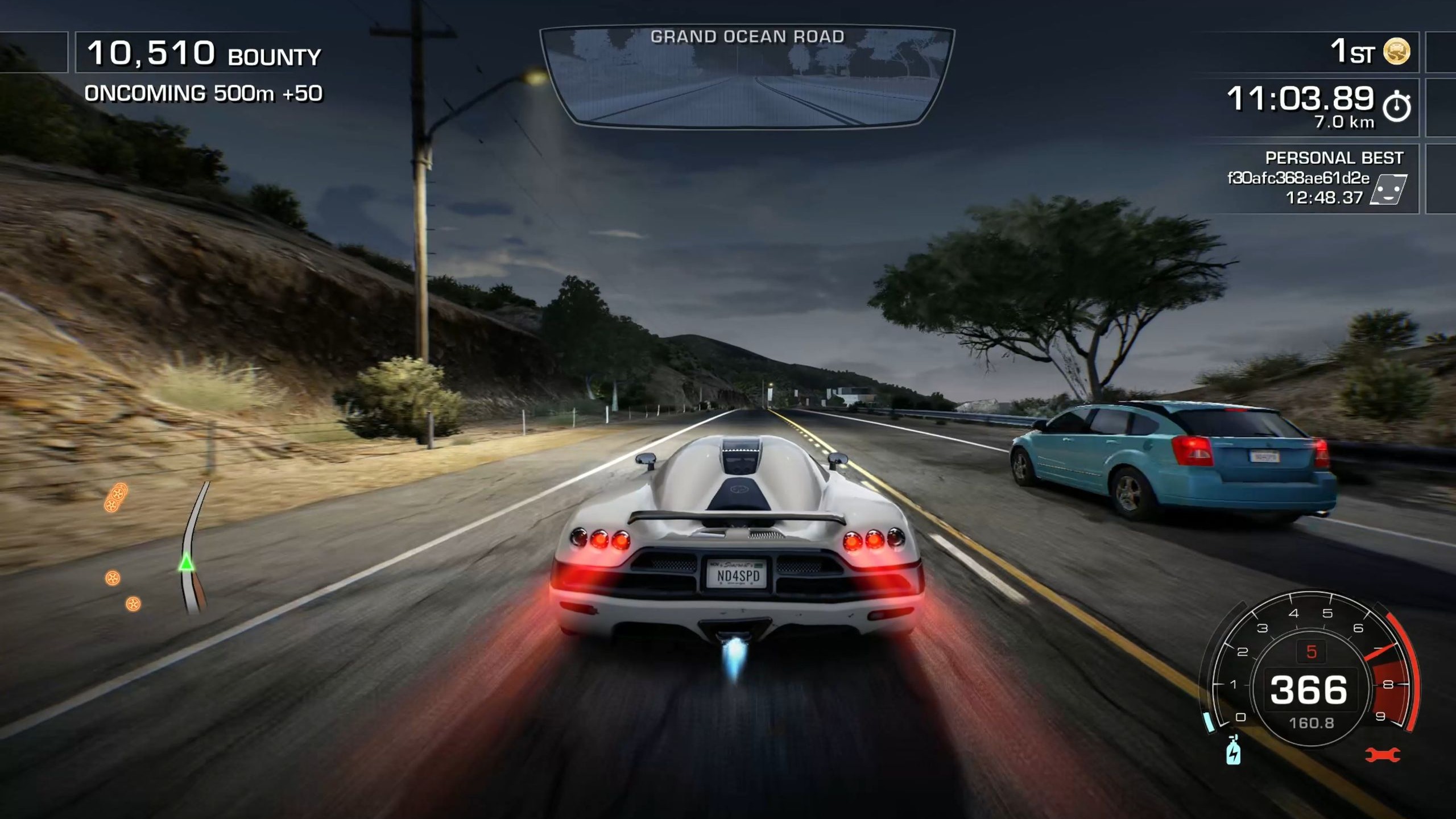
Task: Click the stopwatch icon beside race timer
Action: click(x=1397, y=106)
